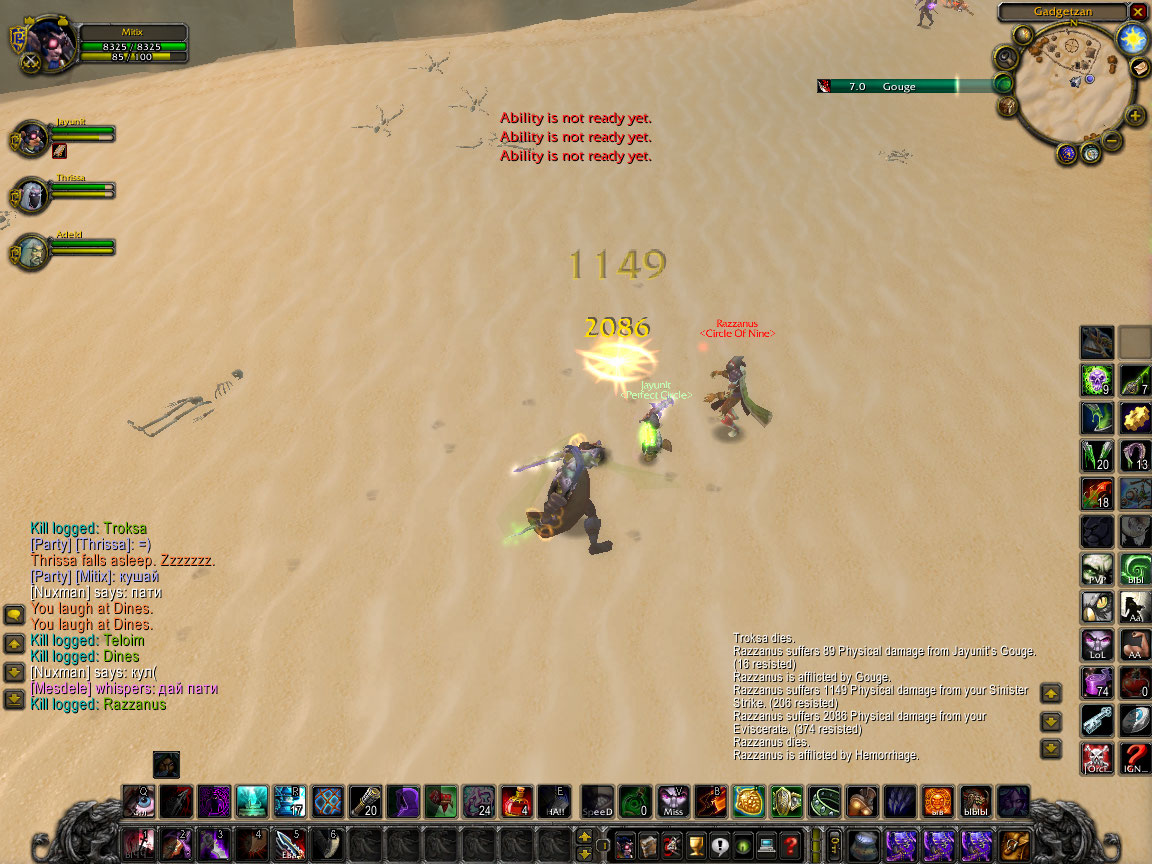Use the purple skull poison with count 9
This screenshot has width=1152, height=864.
[x=1097, y=379]
